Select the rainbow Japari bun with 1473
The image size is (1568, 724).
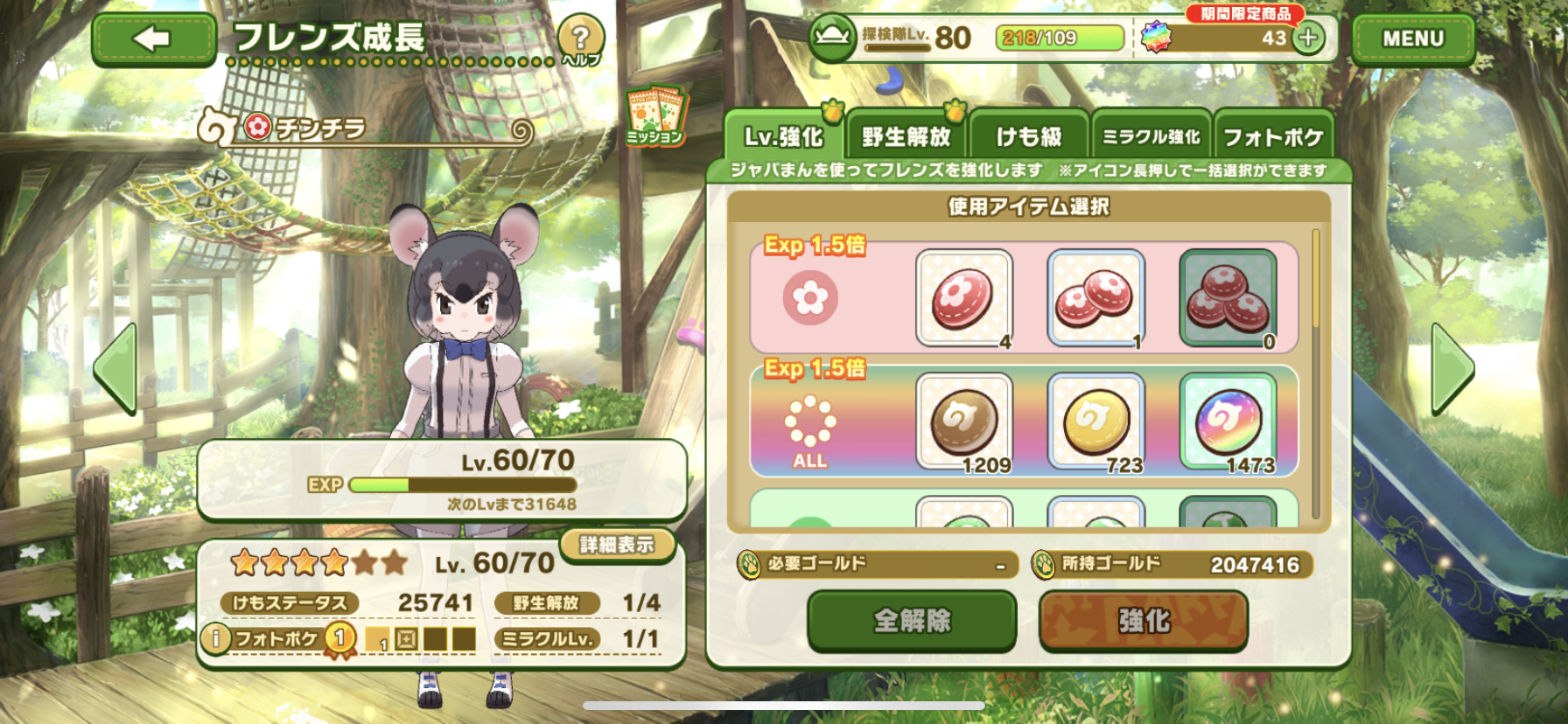[x=1228, y=421]
